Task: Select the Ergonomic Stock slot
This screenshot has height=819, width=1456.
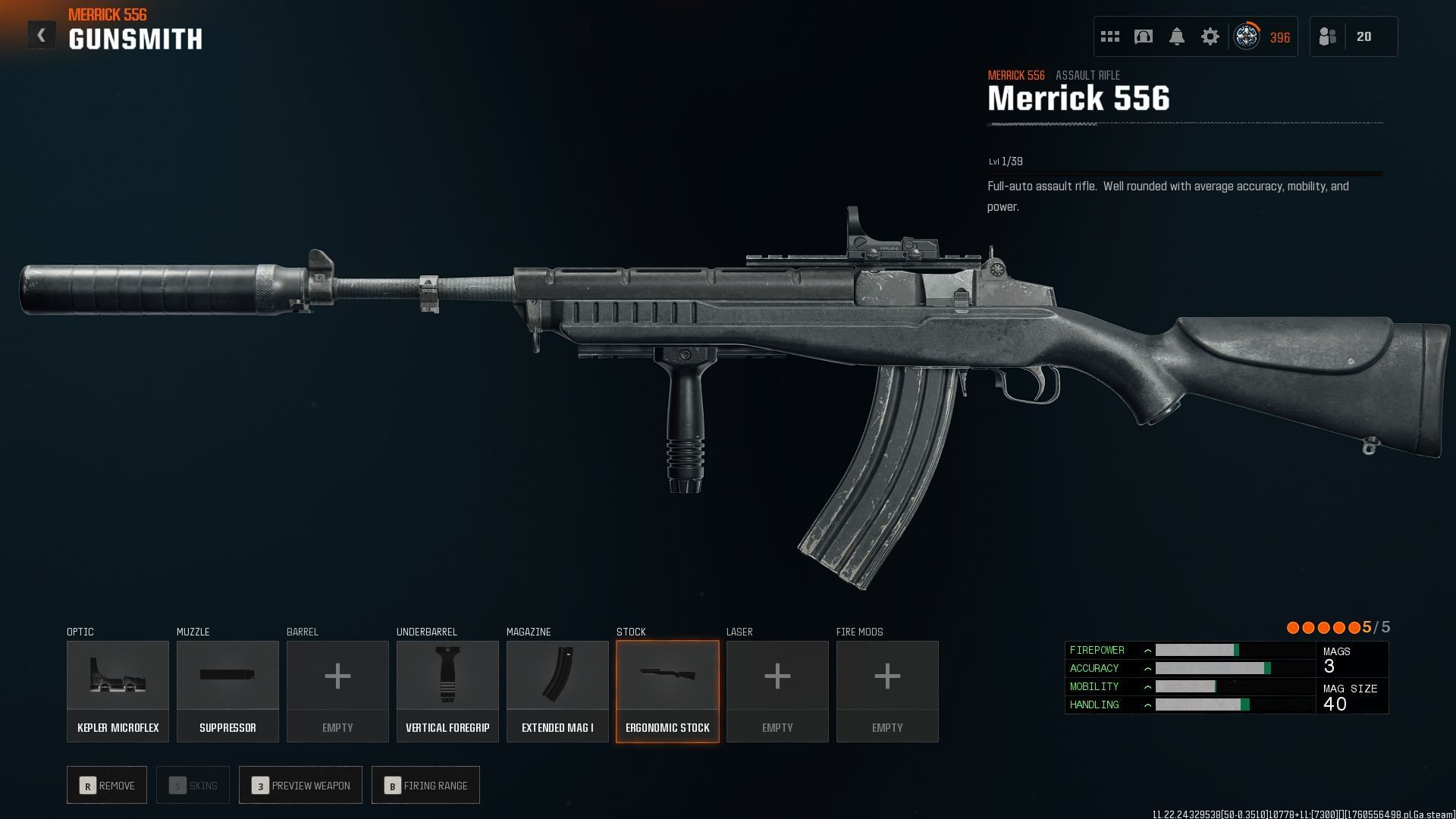Action: (667, 691)
